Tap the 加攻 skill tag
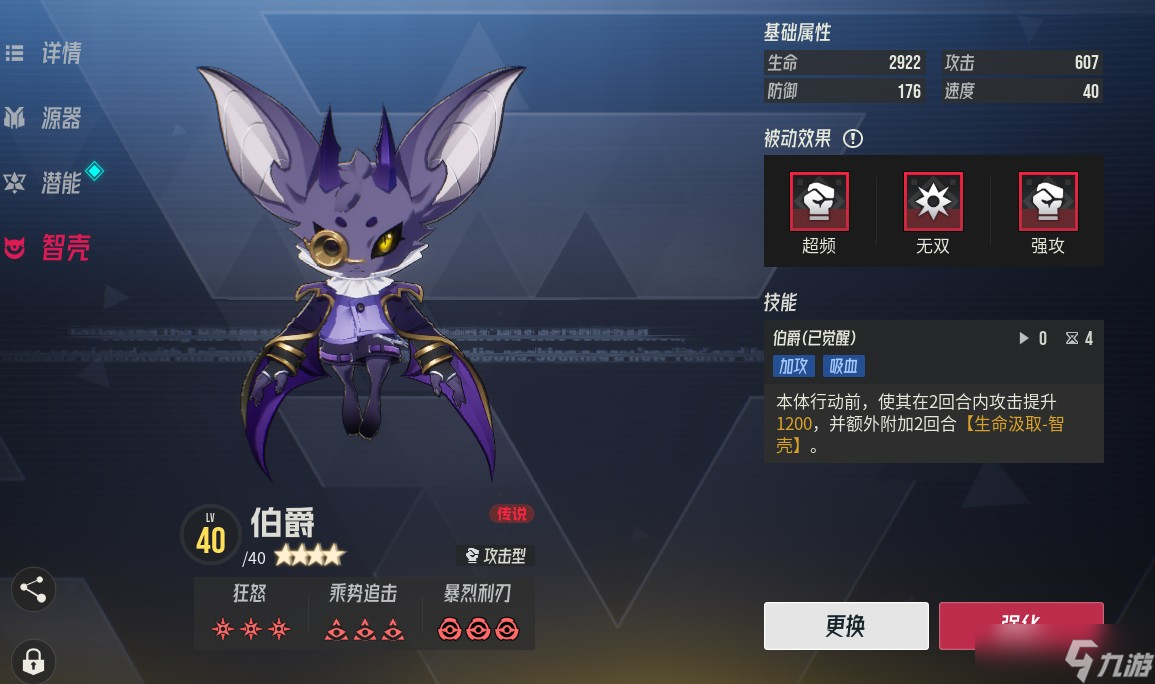Image resolution: width=1155 pixels, height=684 pixels. [794, 366]
